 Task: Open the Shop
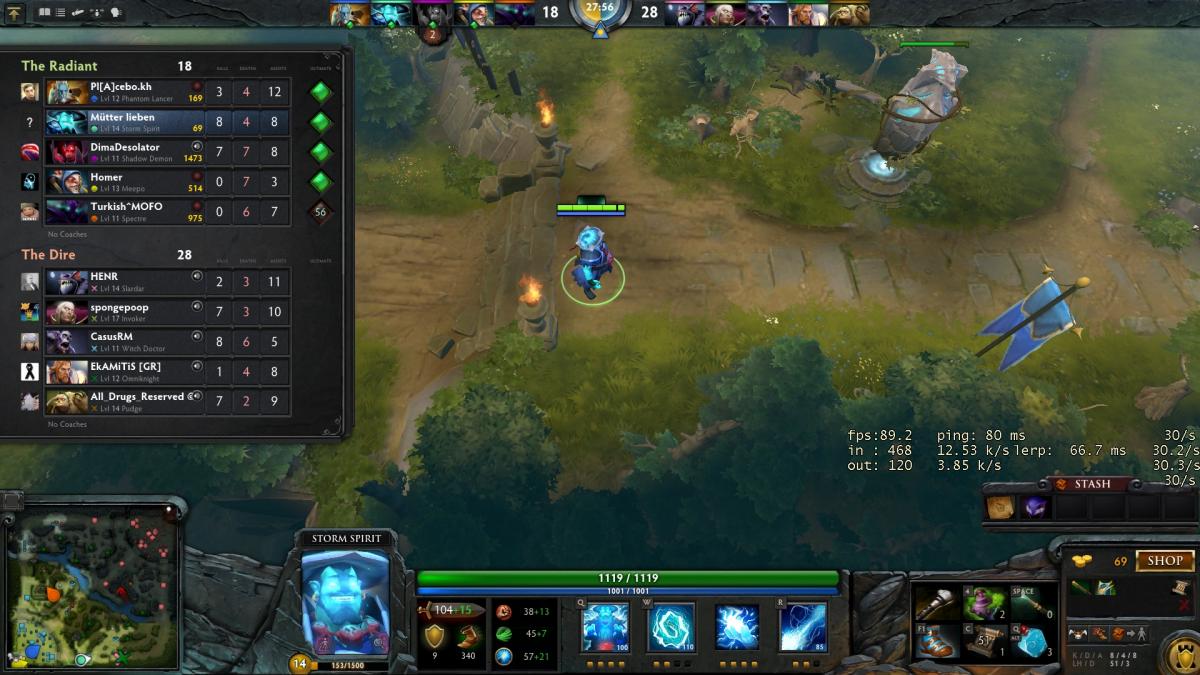coord(1164,561)
